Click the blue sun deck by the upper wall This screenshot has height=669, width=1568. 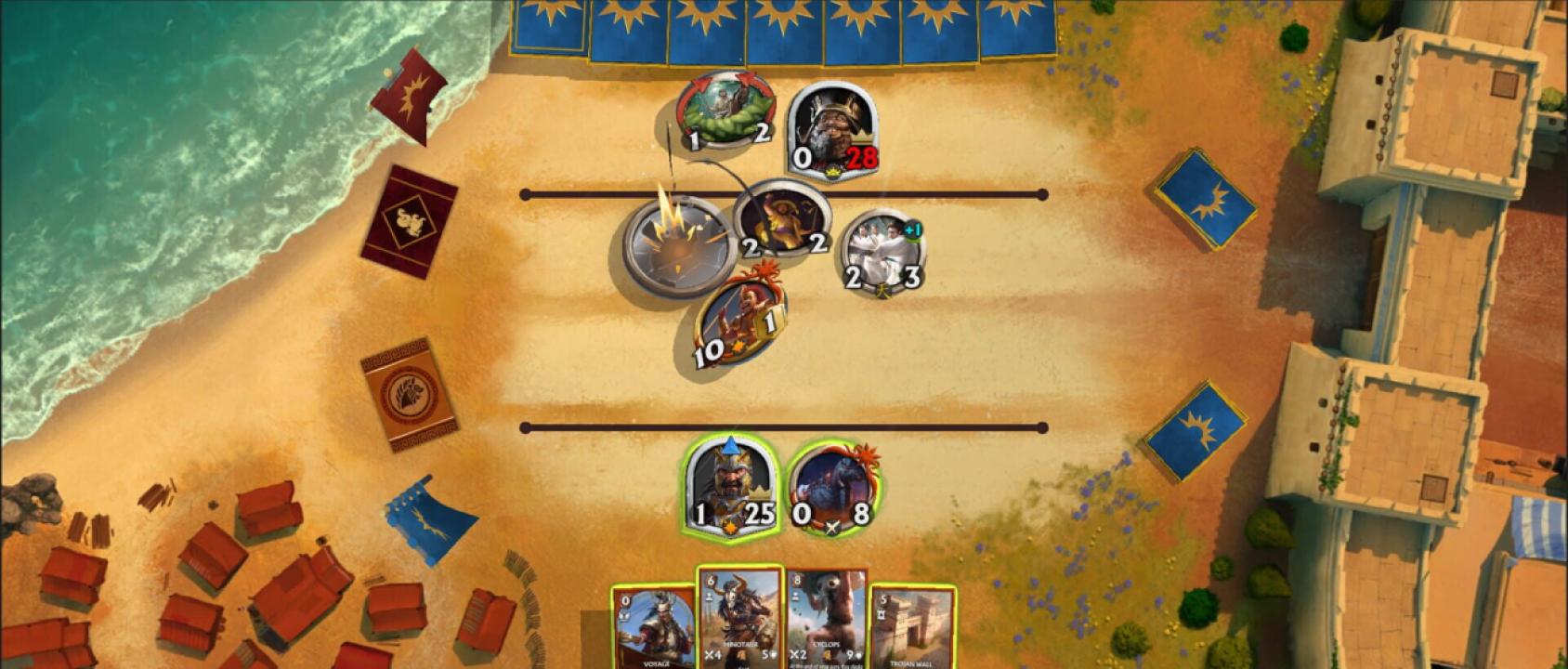[x=1206, y=199]
